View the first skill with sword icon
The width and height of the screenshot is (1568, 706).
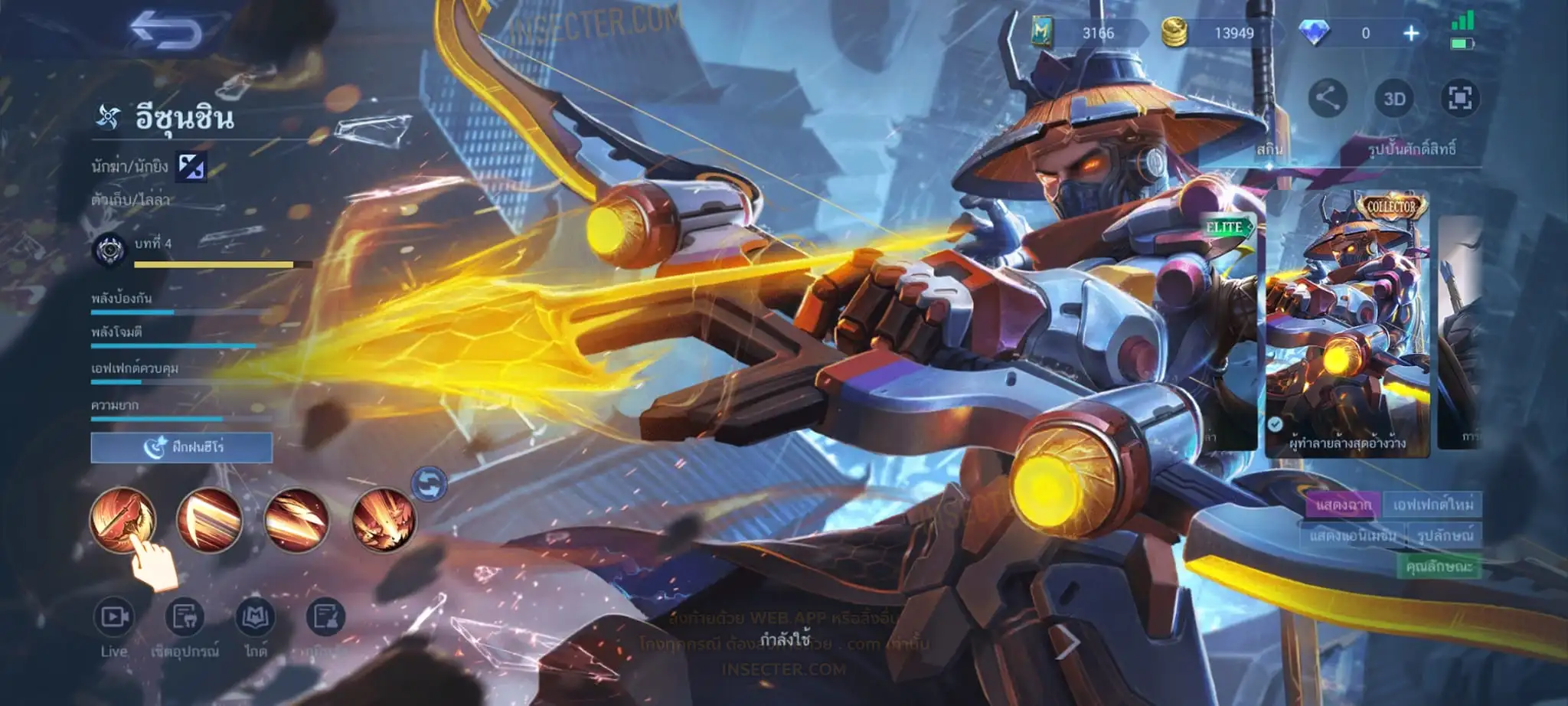click(122, 520)
